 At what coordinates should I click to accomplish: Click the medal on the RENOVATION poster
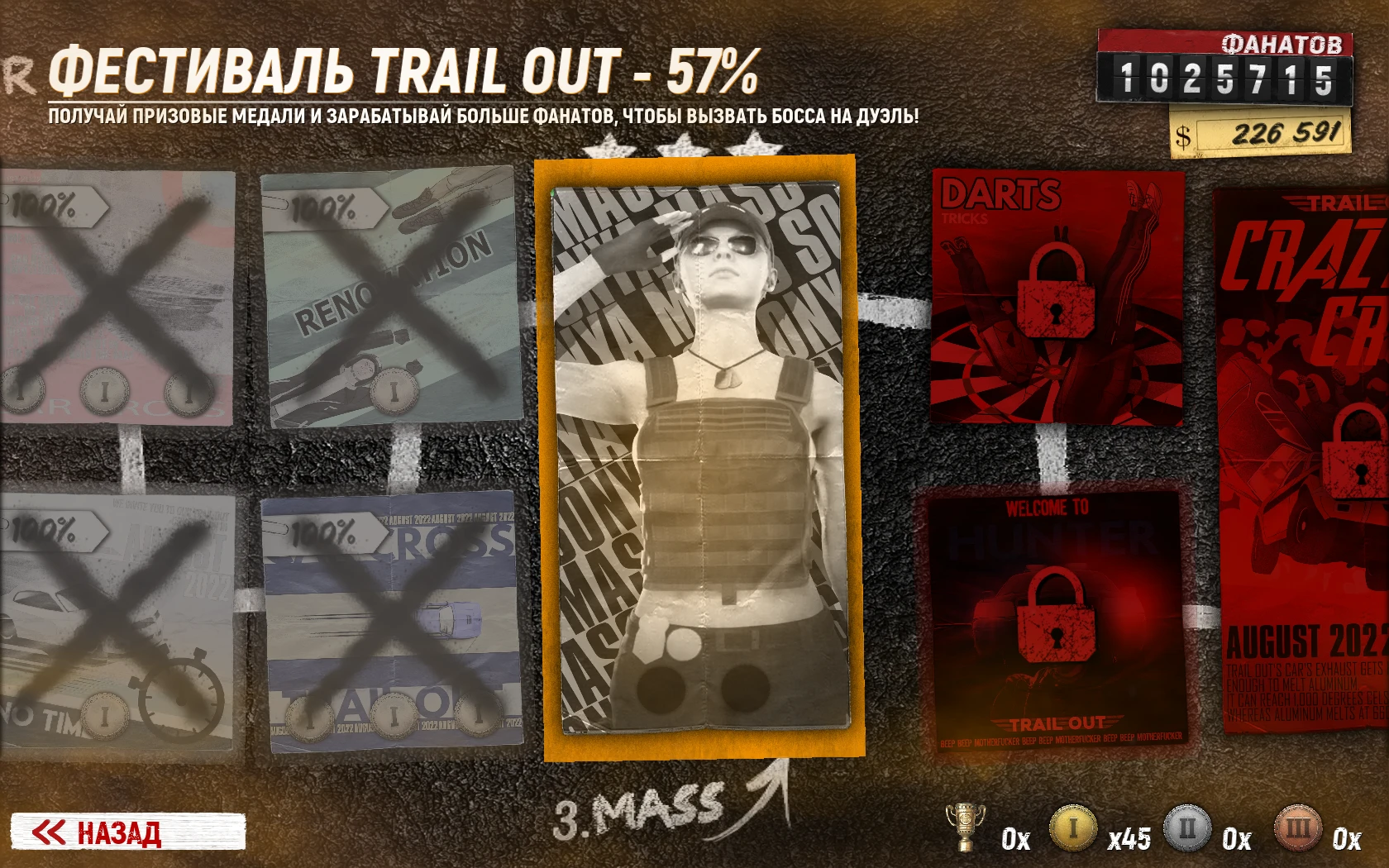(x=392, y=390)
